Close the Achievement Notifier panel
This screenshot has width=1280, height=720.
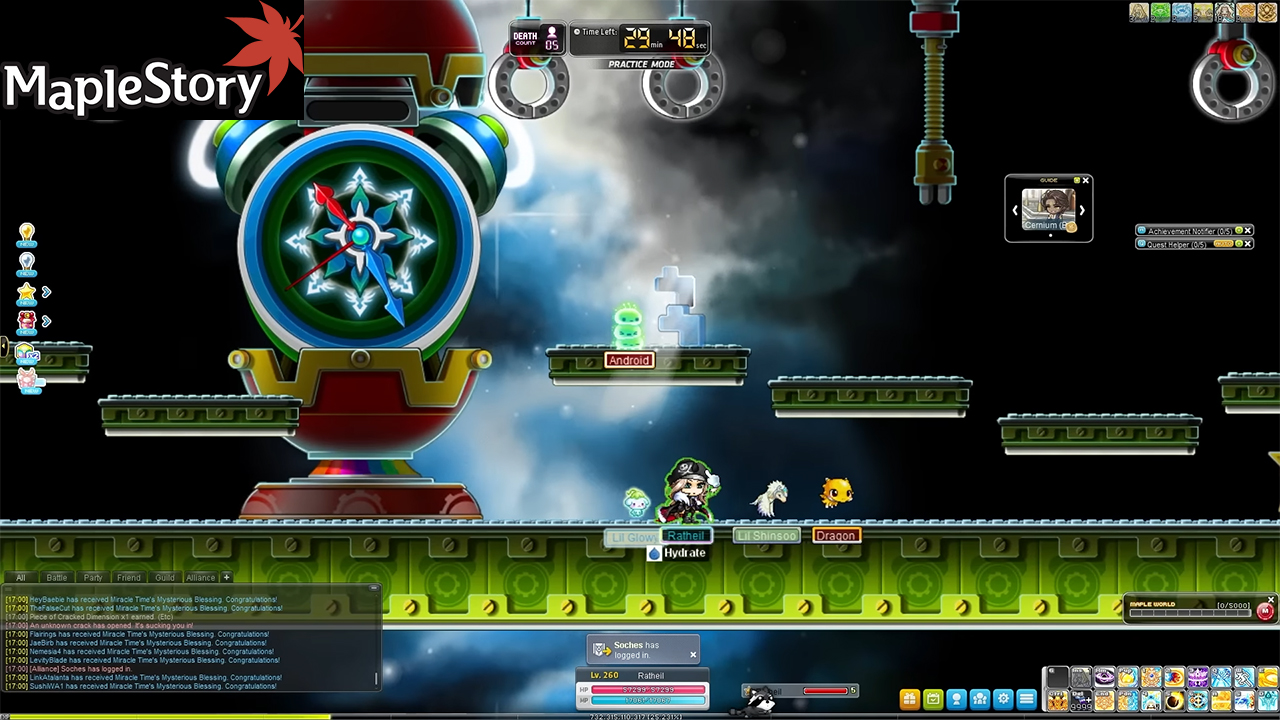[x=1248, y=231]
